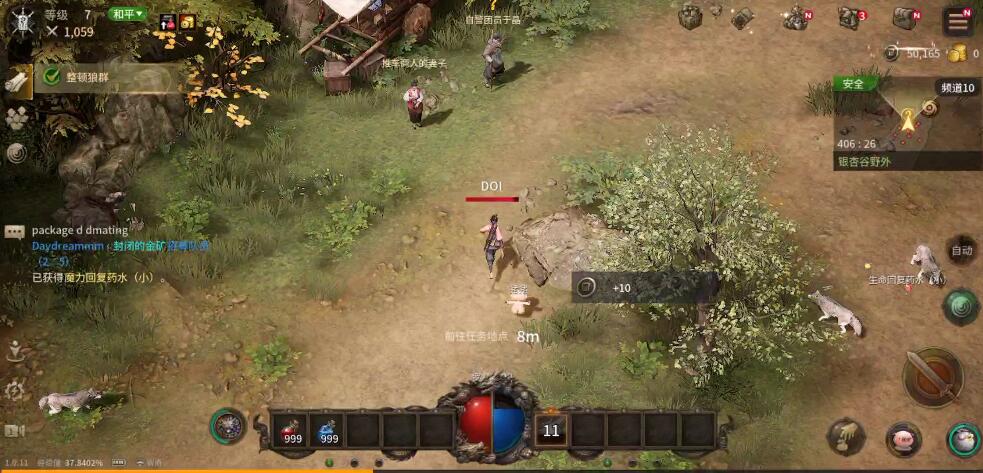Open the hamburger main menu
This screenshot has height=473, width=983.
(958, 21)
